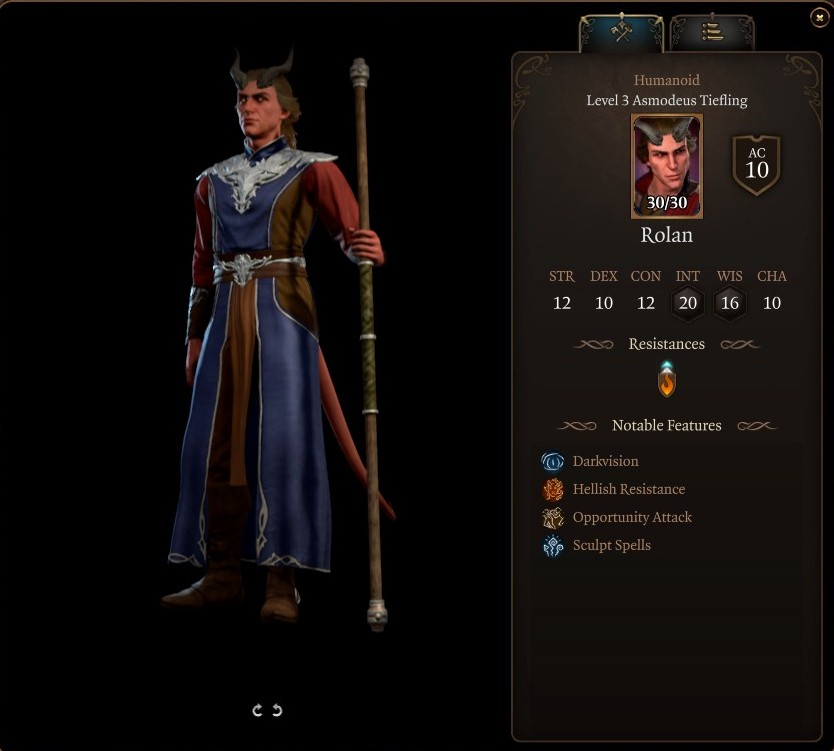Open the list details tab

click(x=712, y=32)
